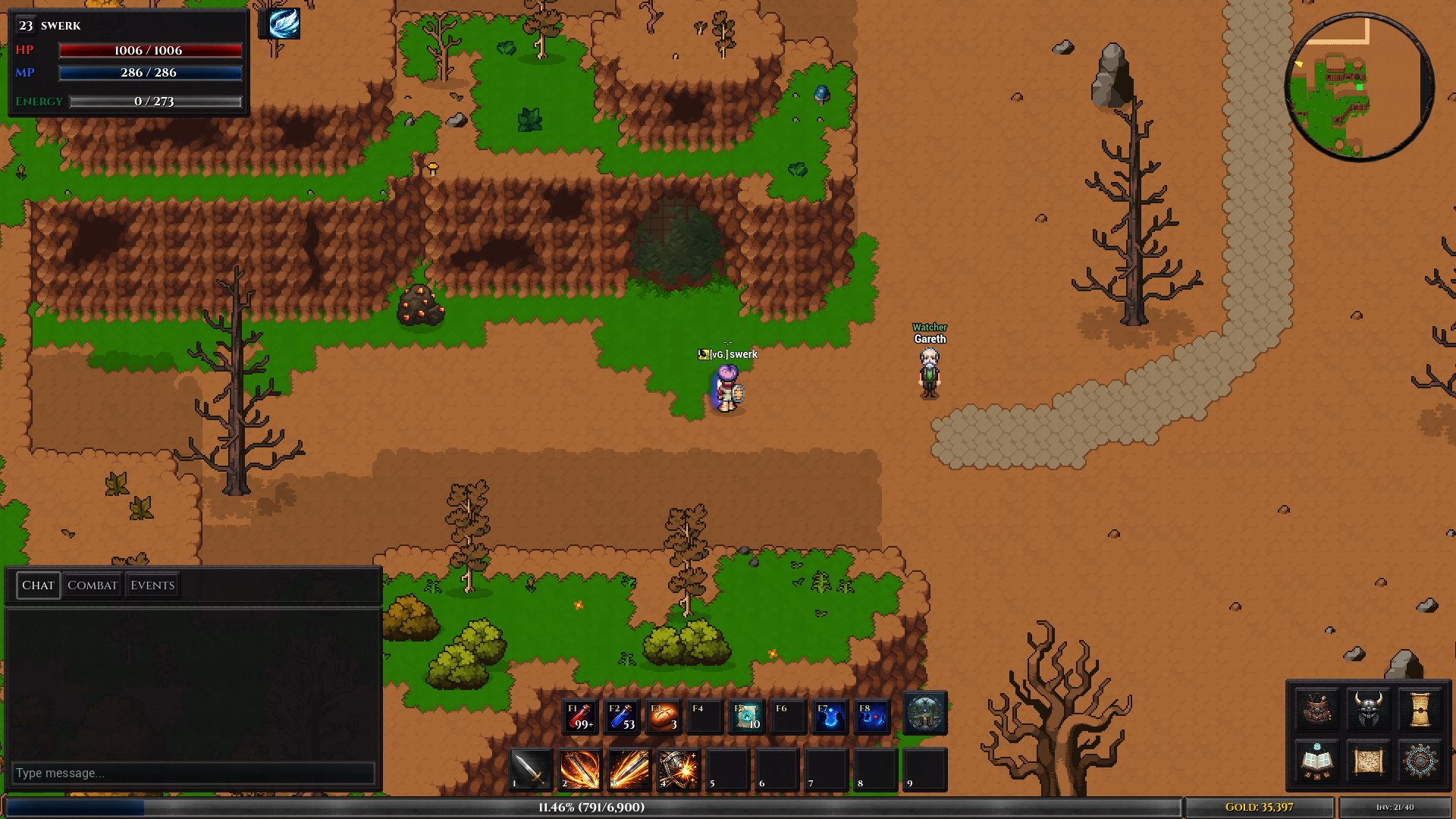The image size is (1456, 819).
Task: Eat the bread in slot F3
Action: tap(664, 717)
